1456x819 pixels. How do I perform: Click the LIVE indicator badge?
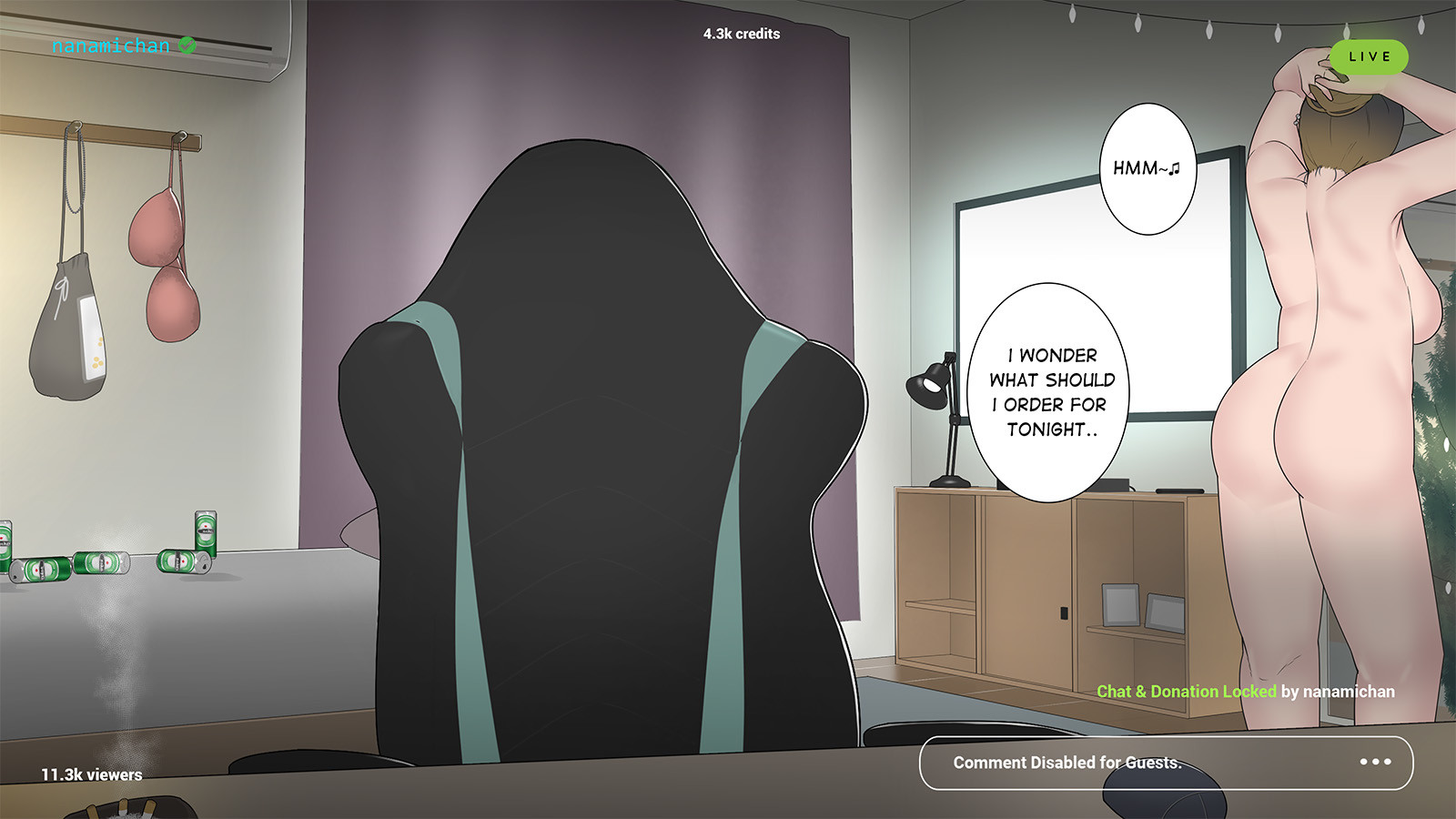pyautogui.click(x=1369, y=56)
